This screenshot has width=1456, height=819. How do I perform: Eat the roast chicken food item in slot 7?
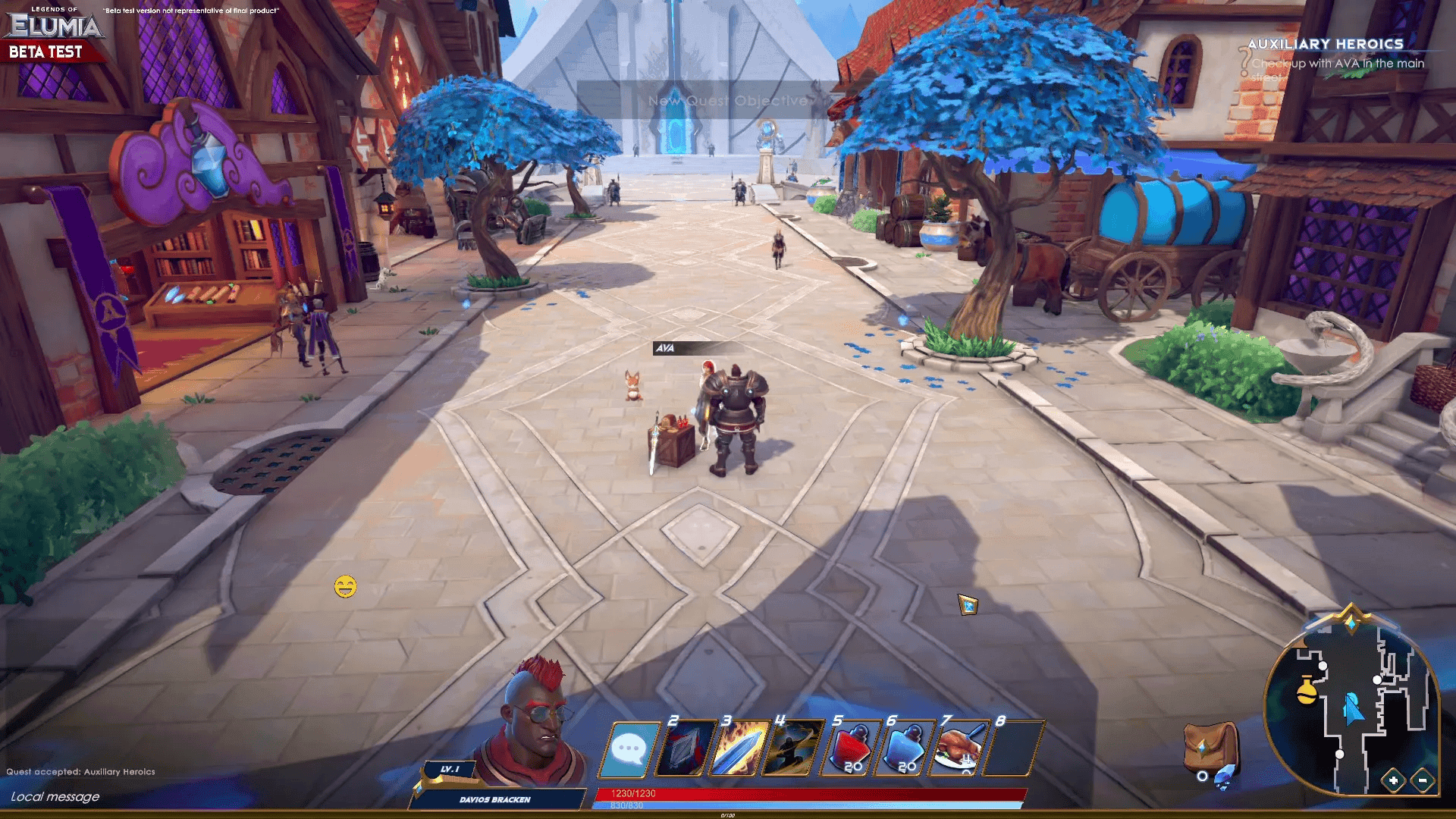(959, 747)
